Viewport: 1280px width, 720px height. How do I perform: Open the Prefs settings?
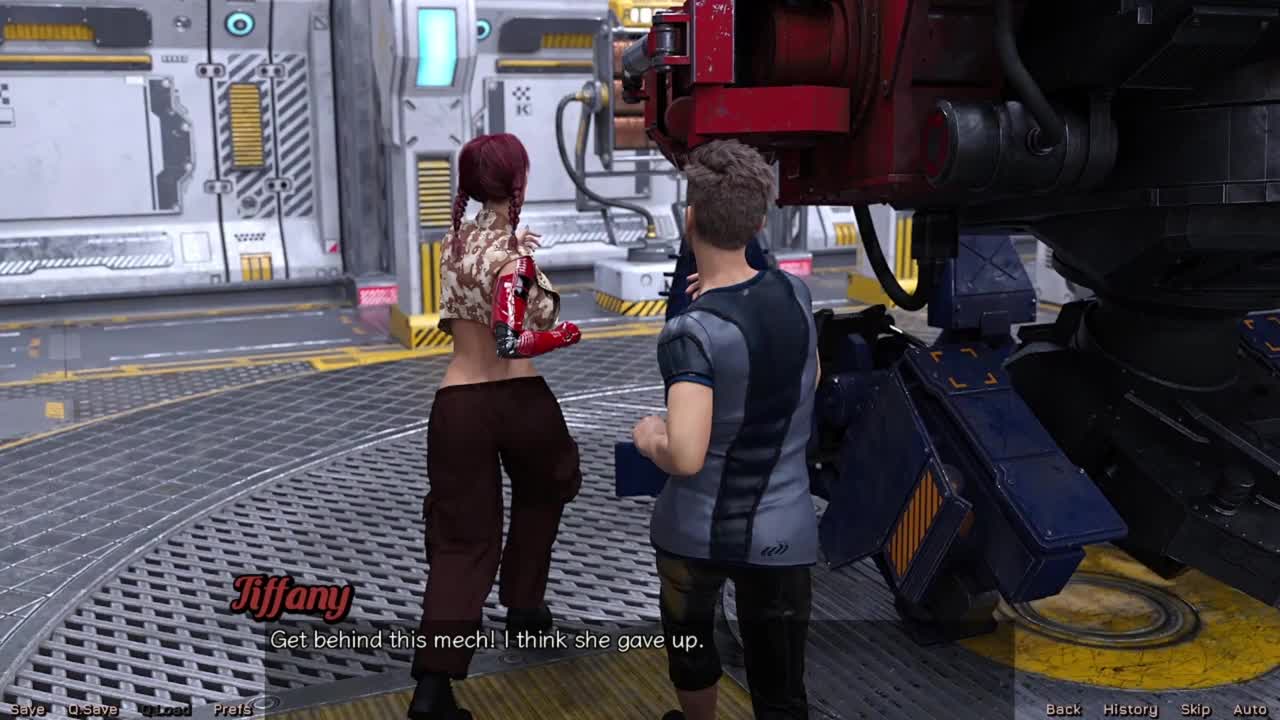tap(232, 709)
